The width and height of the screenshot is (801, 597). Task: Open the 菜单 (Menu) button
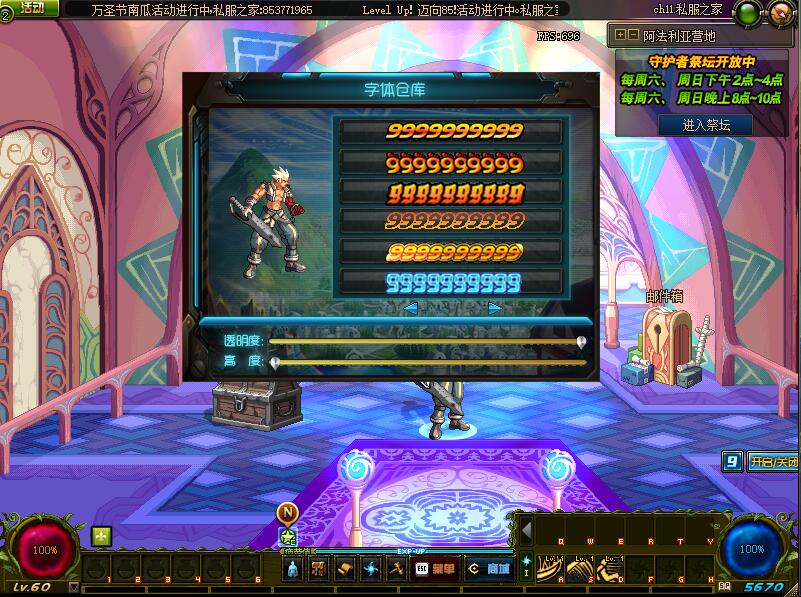click(436, 569)
